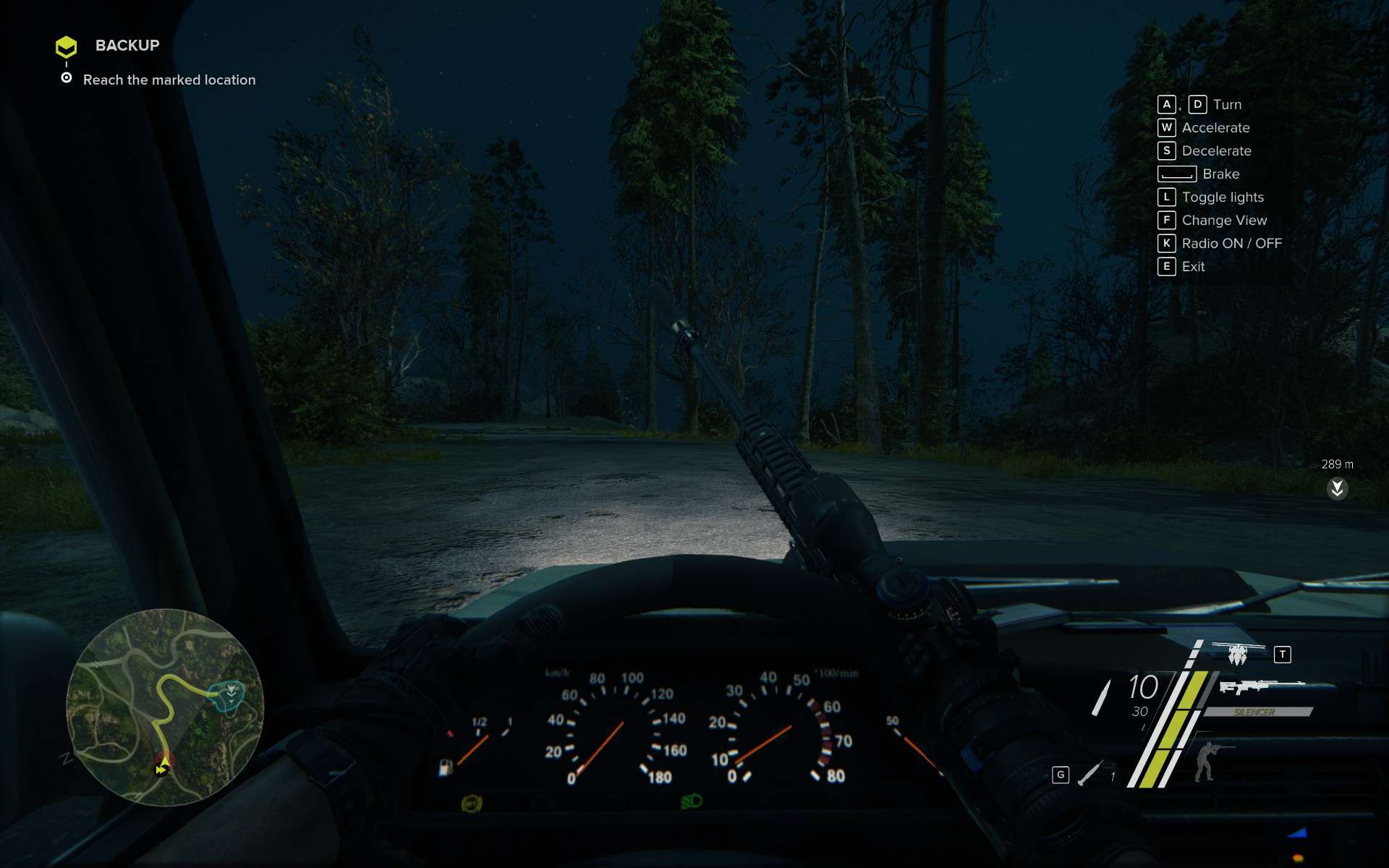Expand the objective arrow marker on the minimap
Screen dimensions: 1389x868
tap(164, 761)
